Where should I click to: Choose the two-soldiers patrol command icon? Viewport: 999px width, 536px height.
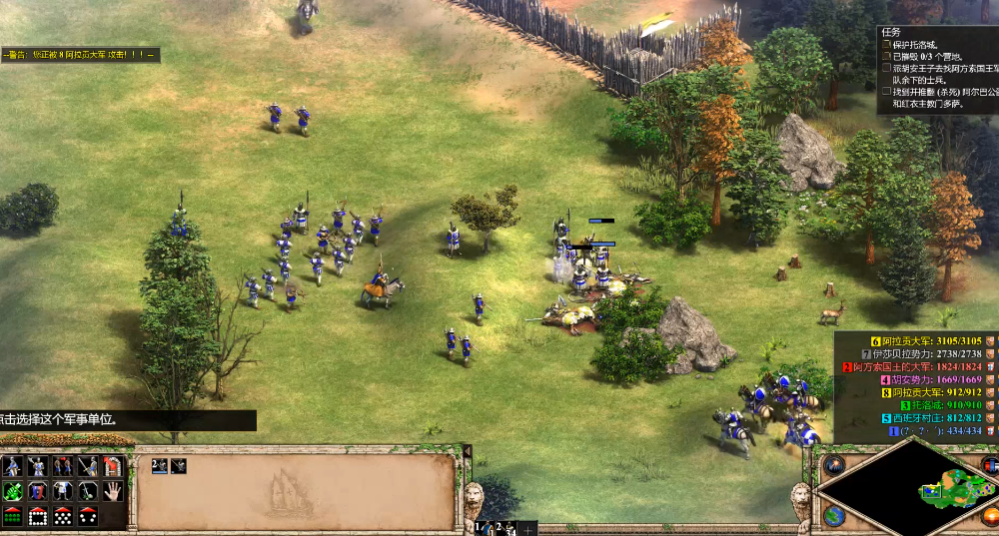point(63,466)
